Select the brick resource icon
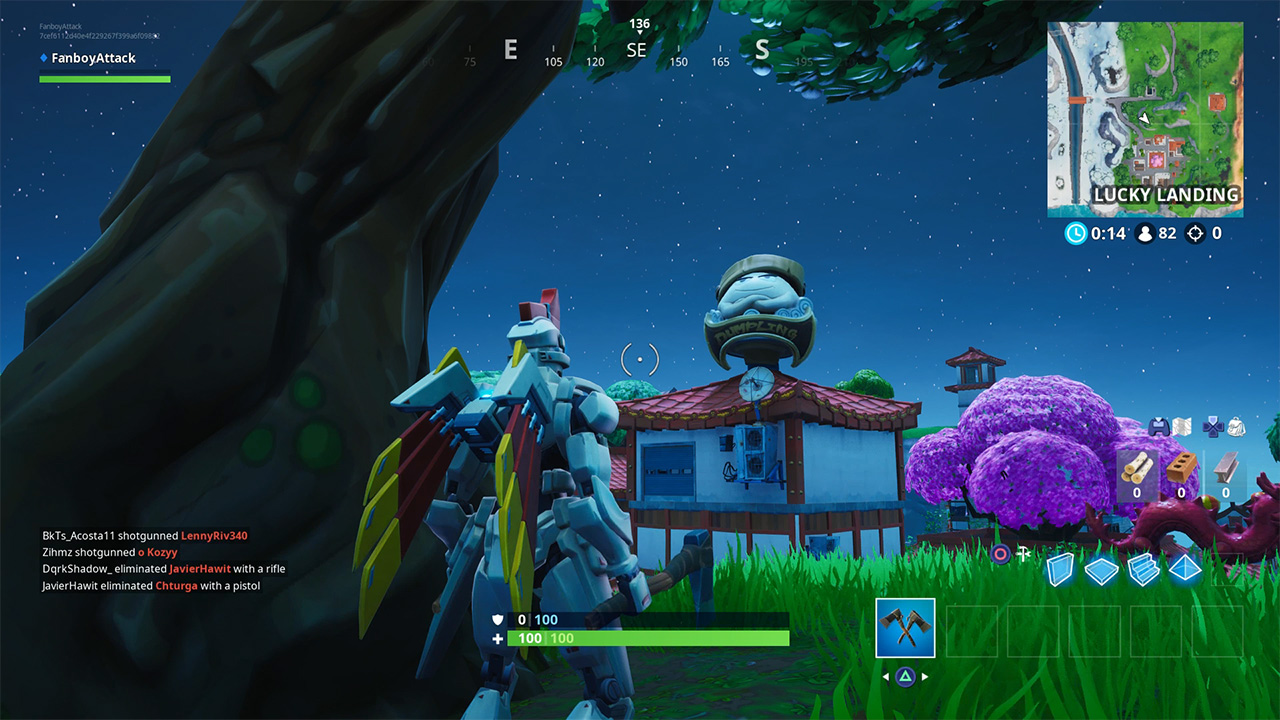 pyautogui.click(x=1181, y=467)
